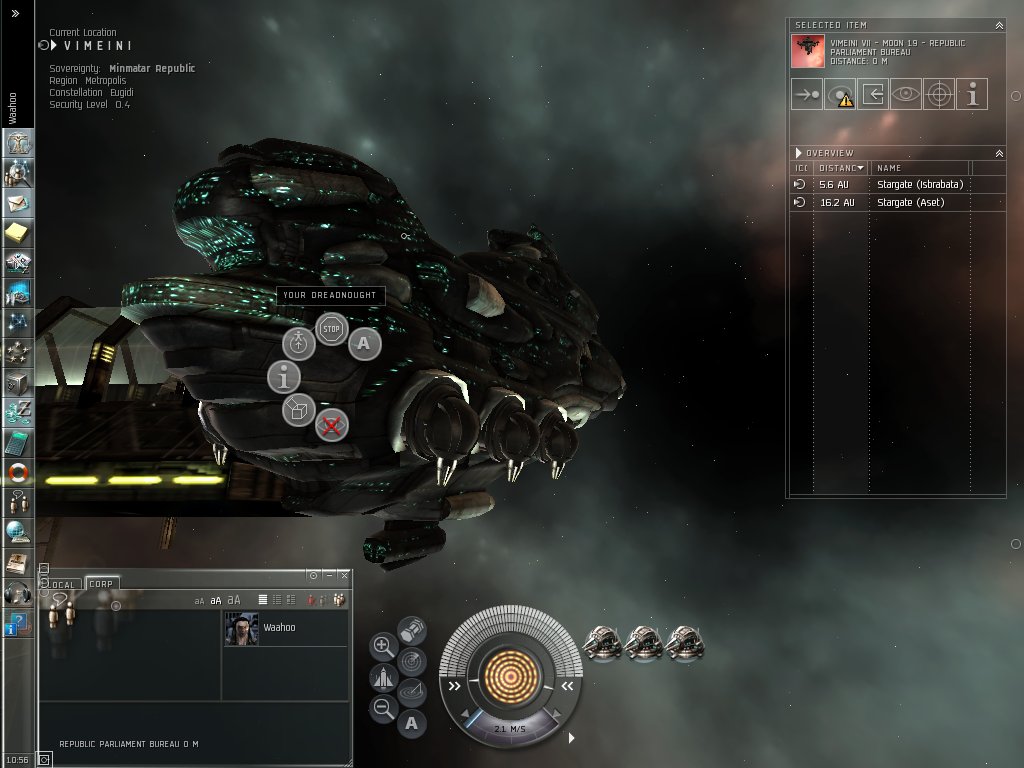This screenshot has height=768, width=1024.
Task: Collapse the Selected Item panel
Action: coord(999,25)
